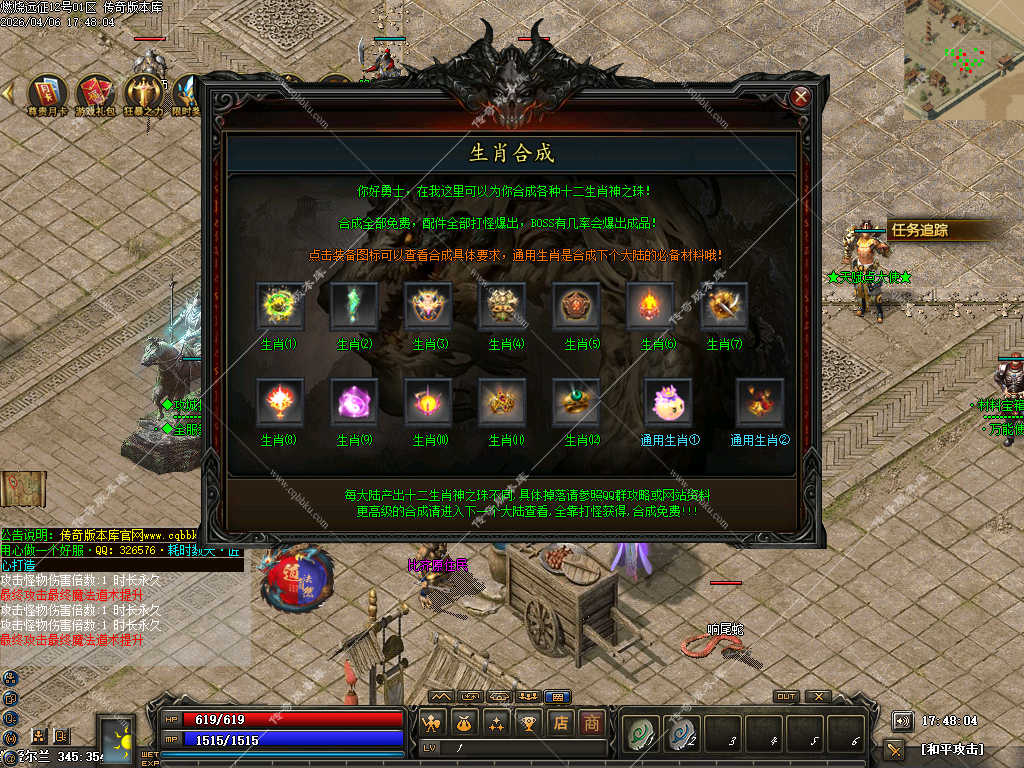Choose the 生肖(12) green ring icon
Screen dimensions: 1024x768
(576, 402)
